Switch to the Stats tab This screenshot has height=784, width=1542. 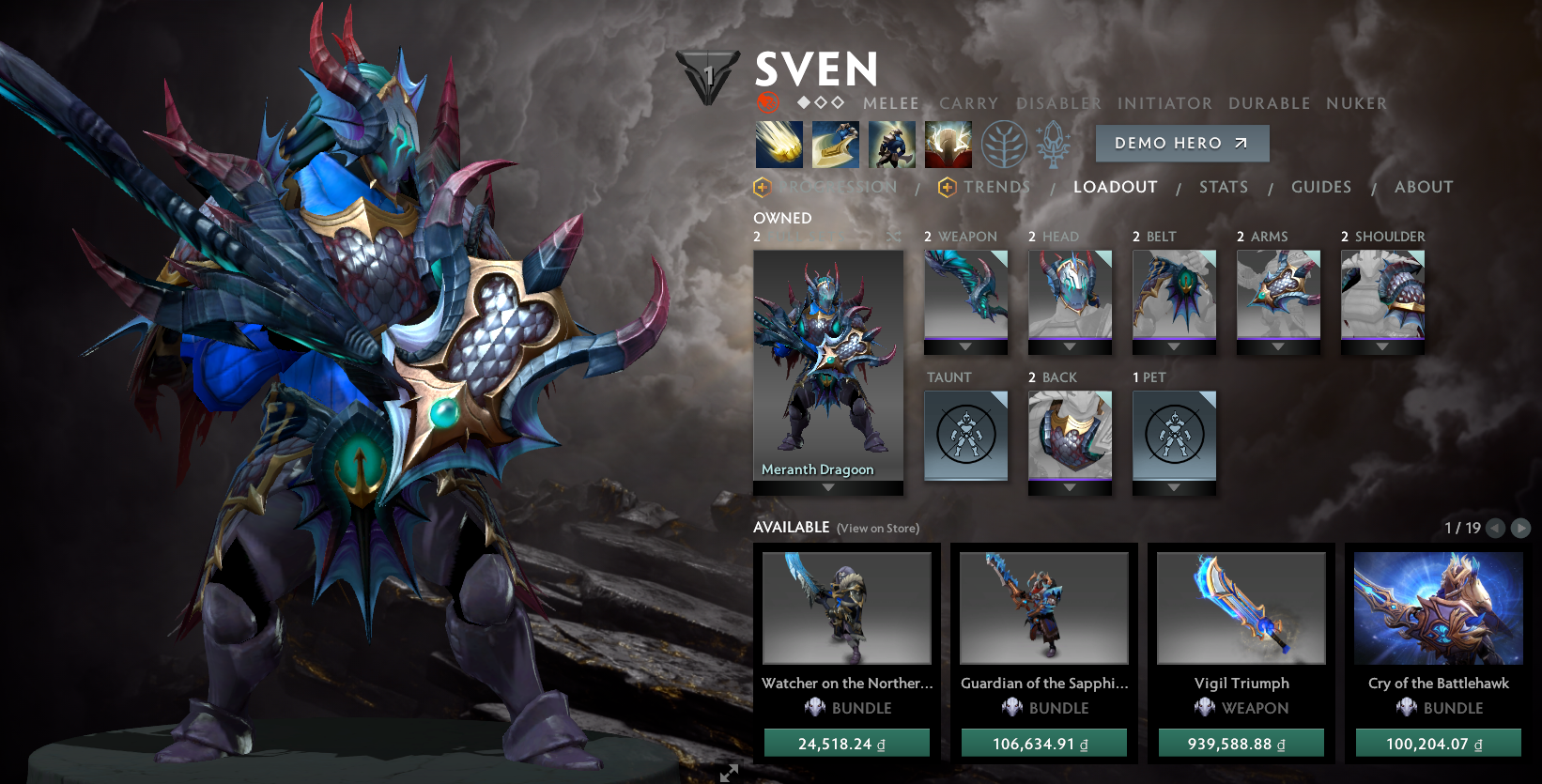coord(1223,187)
